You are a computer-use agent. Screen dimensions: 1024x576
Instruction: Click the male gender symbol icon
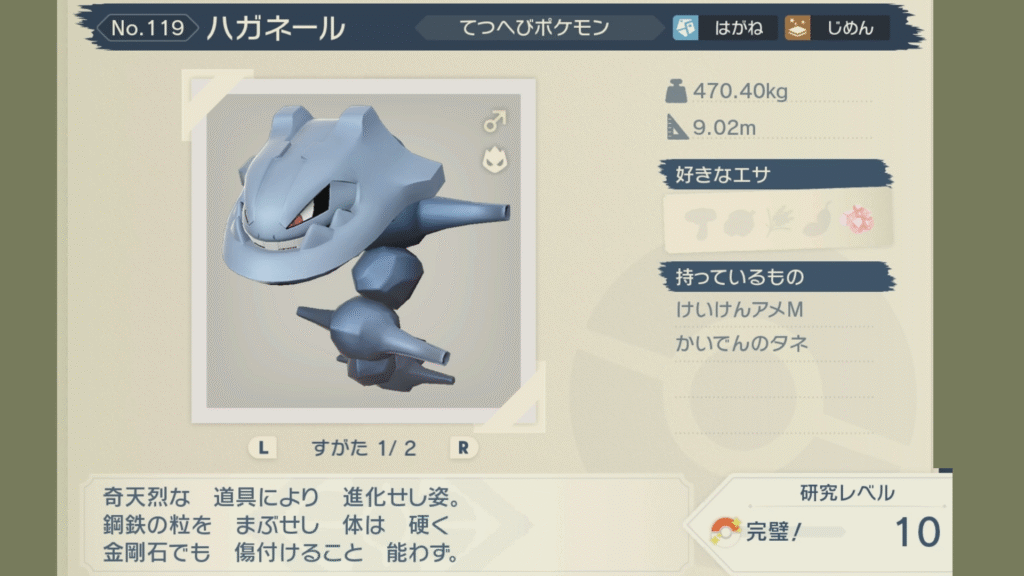coord(494,122)
